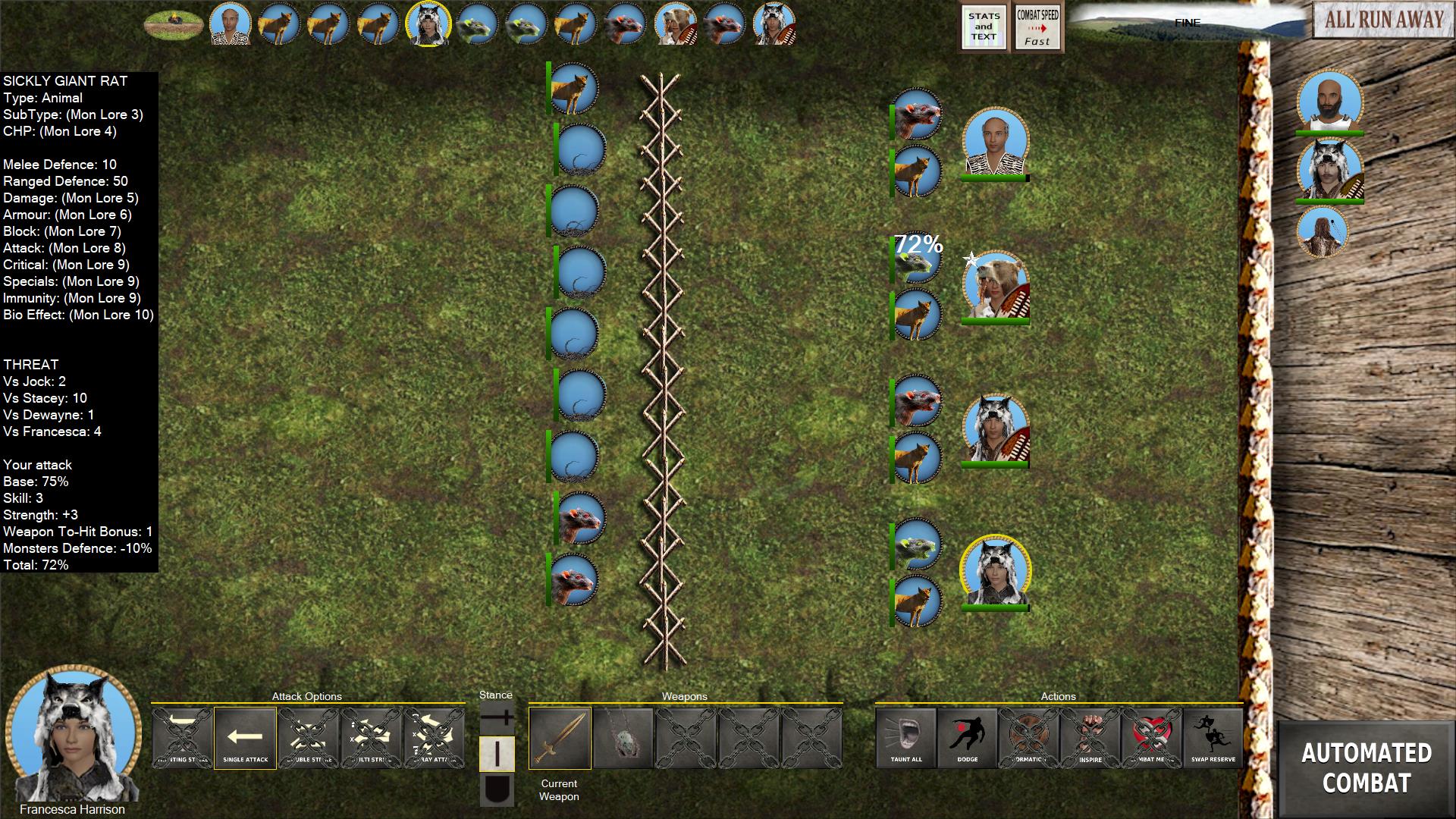Target the sickly giant rat showing 72%
Image resolution: width=1456 pixels, height=819 pixels.
pyautogui.click(x=917, y=261)
